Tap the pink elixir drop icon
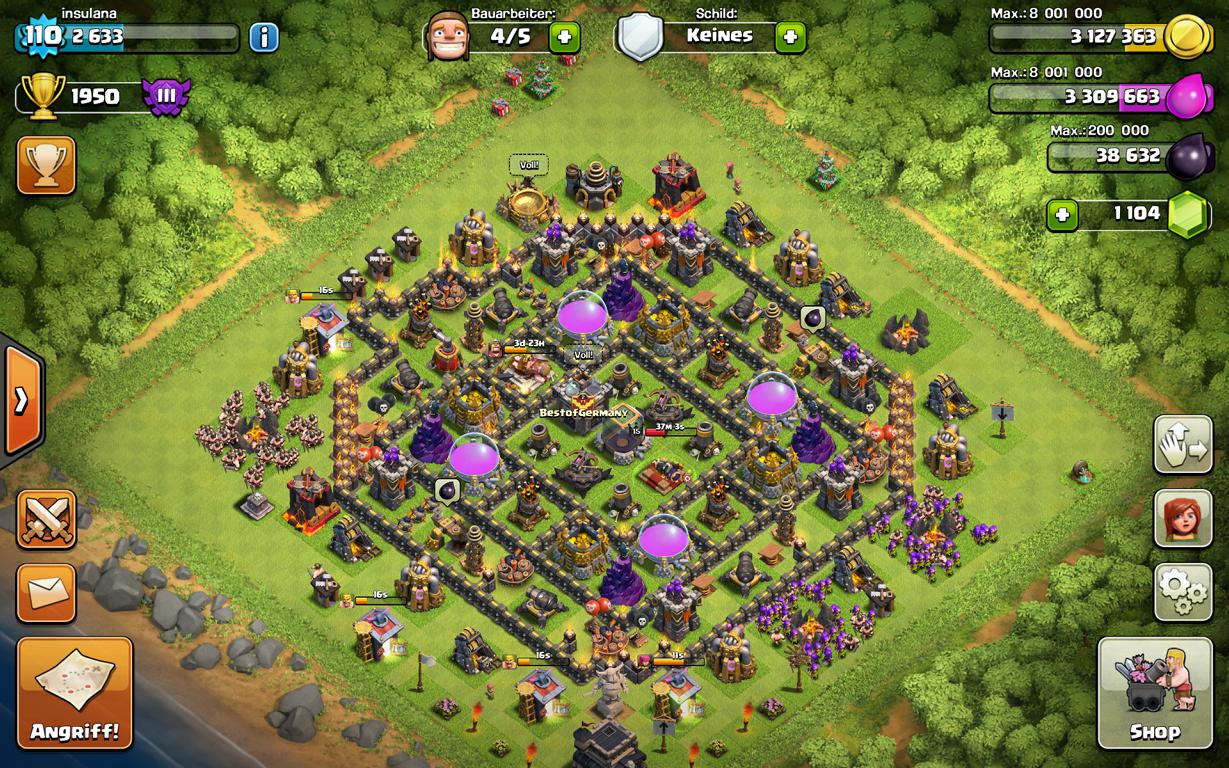Viewport: 1229px width, 768px height. (1187, 98)
